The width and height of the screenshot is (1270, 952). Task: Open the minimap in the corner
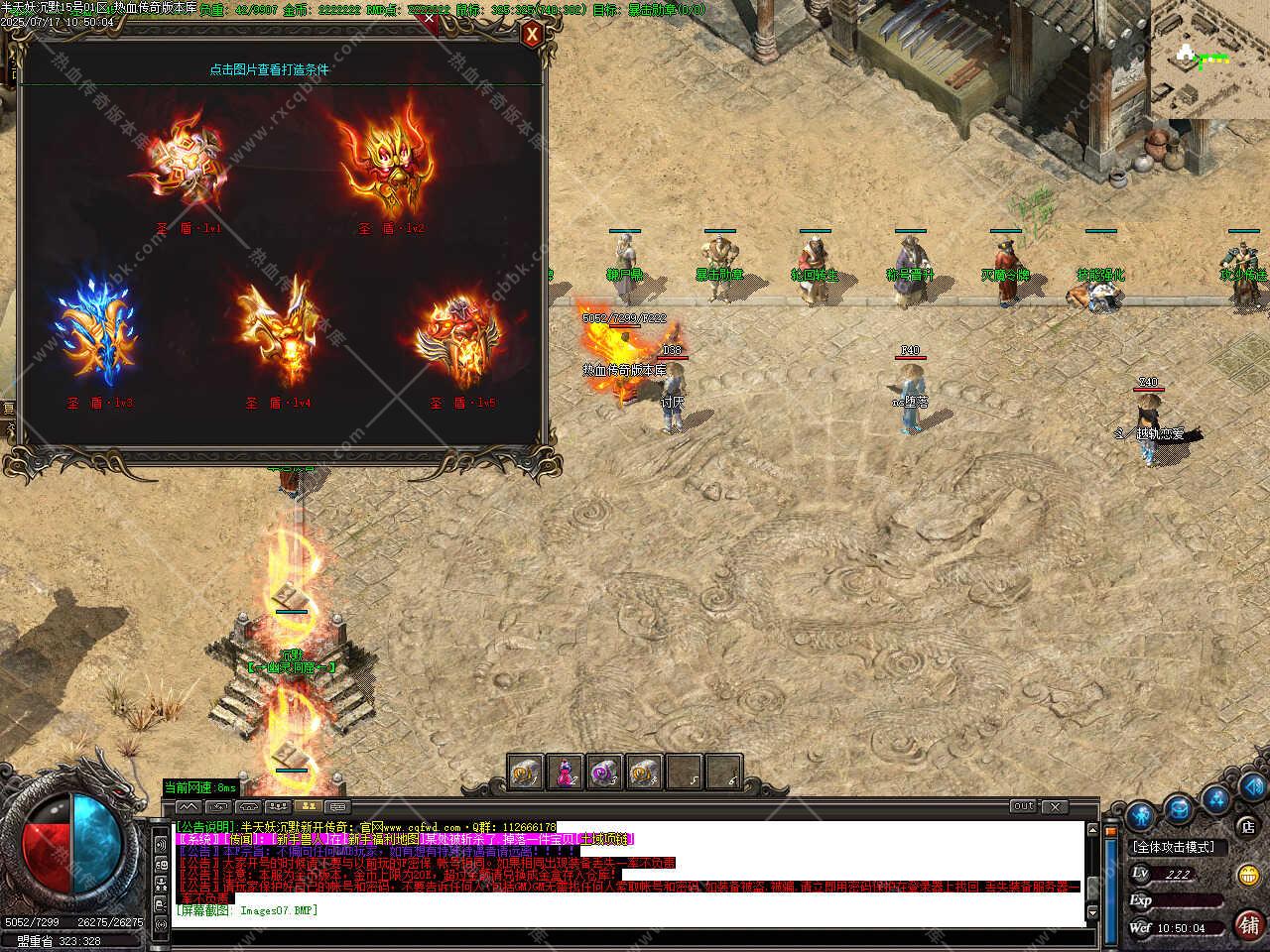[1210, 59]
